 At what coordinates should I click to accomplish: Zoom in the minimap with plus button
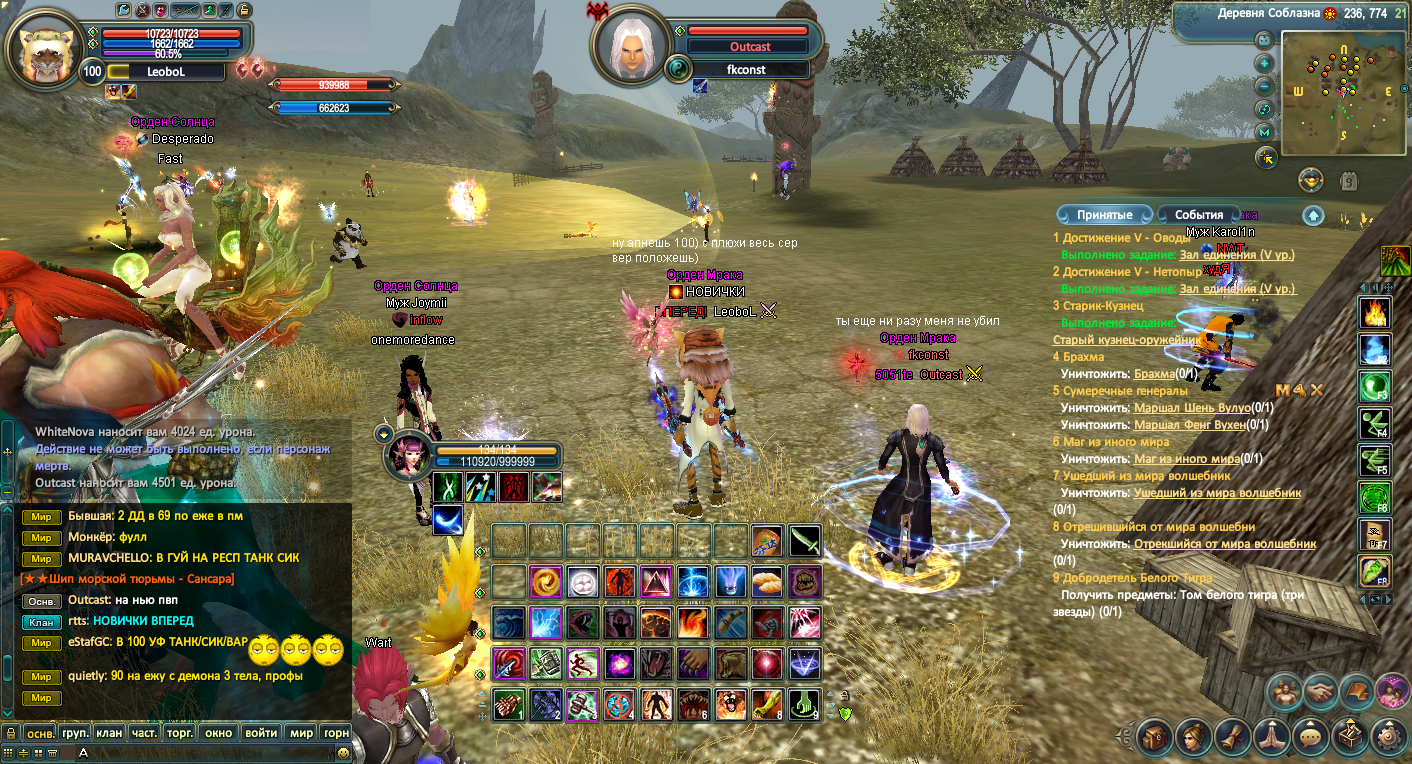pos(1265,63)
